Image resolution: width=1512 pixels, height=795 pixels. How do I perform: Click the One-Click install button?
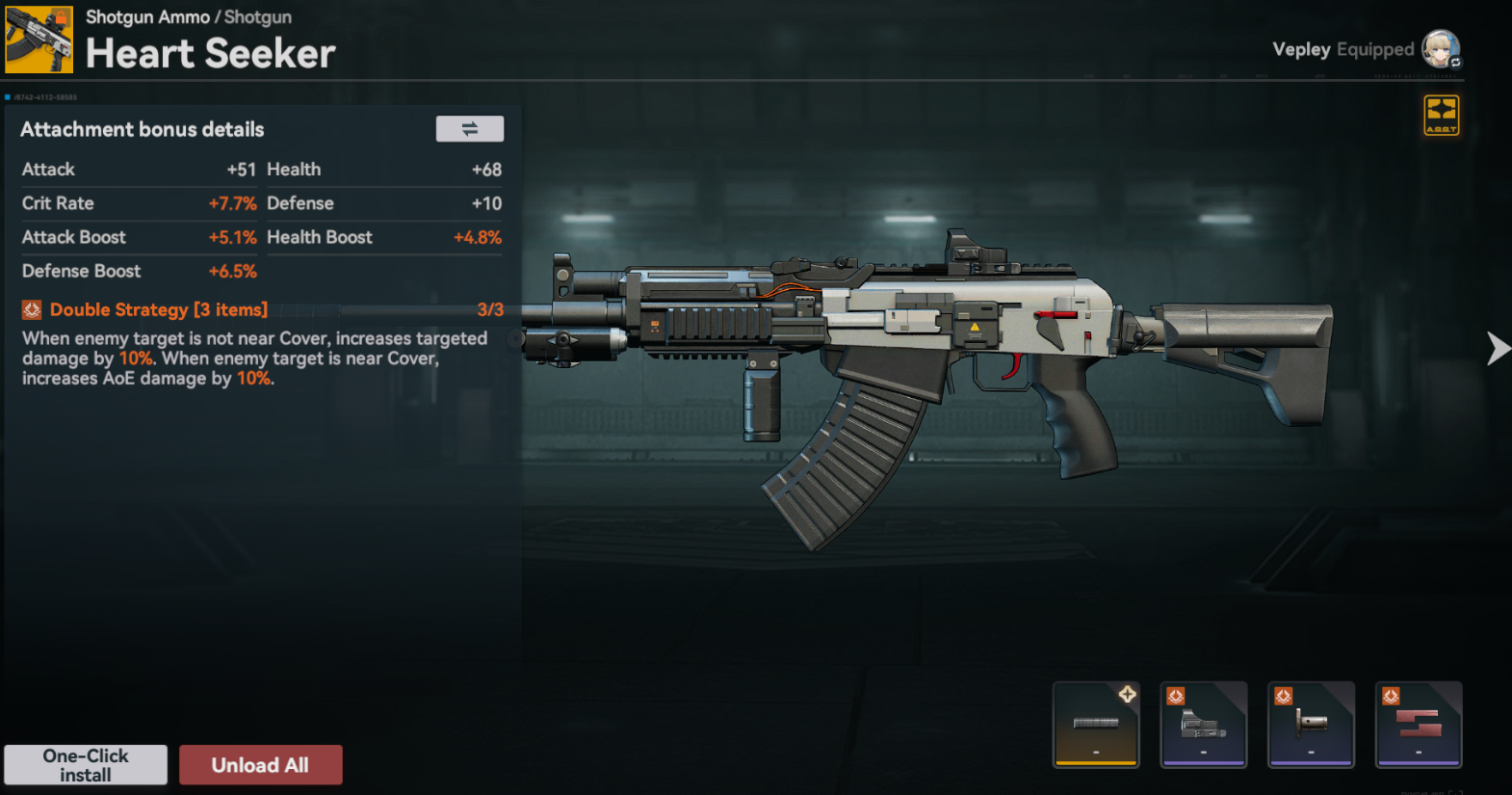(86, 765)
